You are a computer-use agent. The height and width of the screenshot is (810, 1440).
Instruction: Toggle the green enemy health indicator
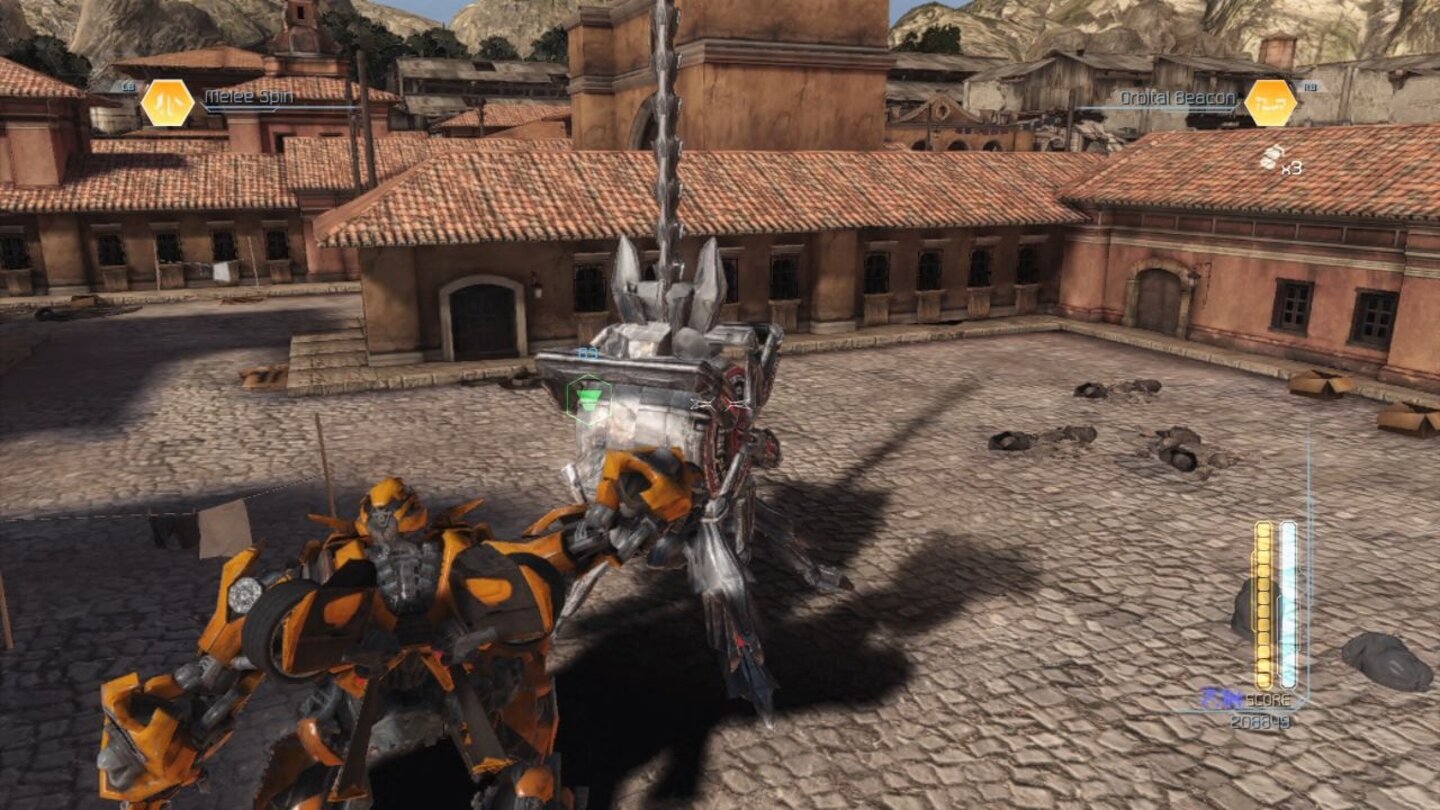(589, 396)
